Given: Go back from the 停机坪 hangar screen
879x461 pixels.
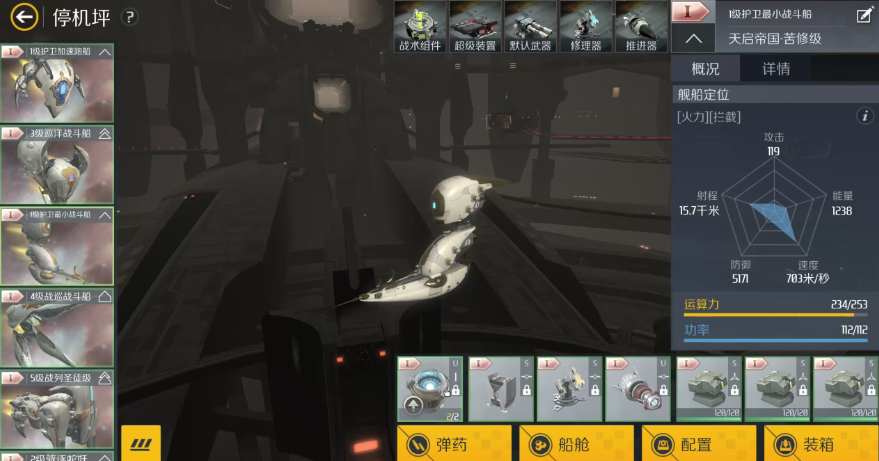Looking at the screenshot, I should tap(22, 17).
